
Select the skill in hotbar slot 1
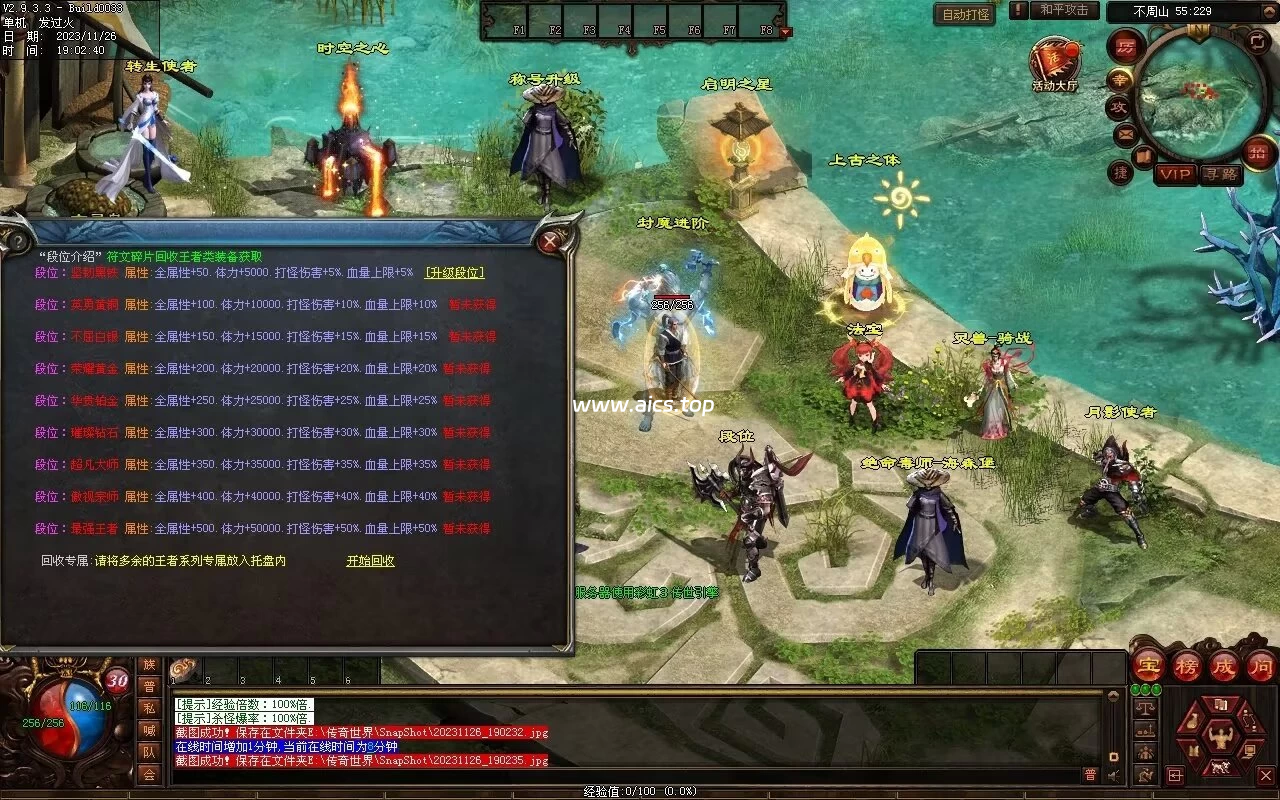tap(184, 670)
